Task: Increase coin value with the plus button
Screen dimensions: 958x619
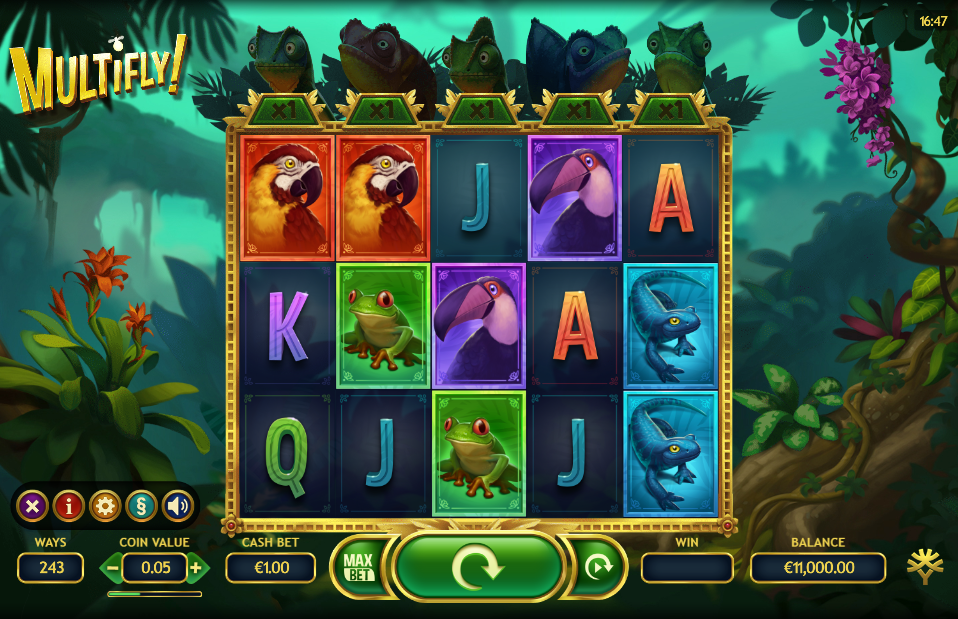Action: coord(196,568)
